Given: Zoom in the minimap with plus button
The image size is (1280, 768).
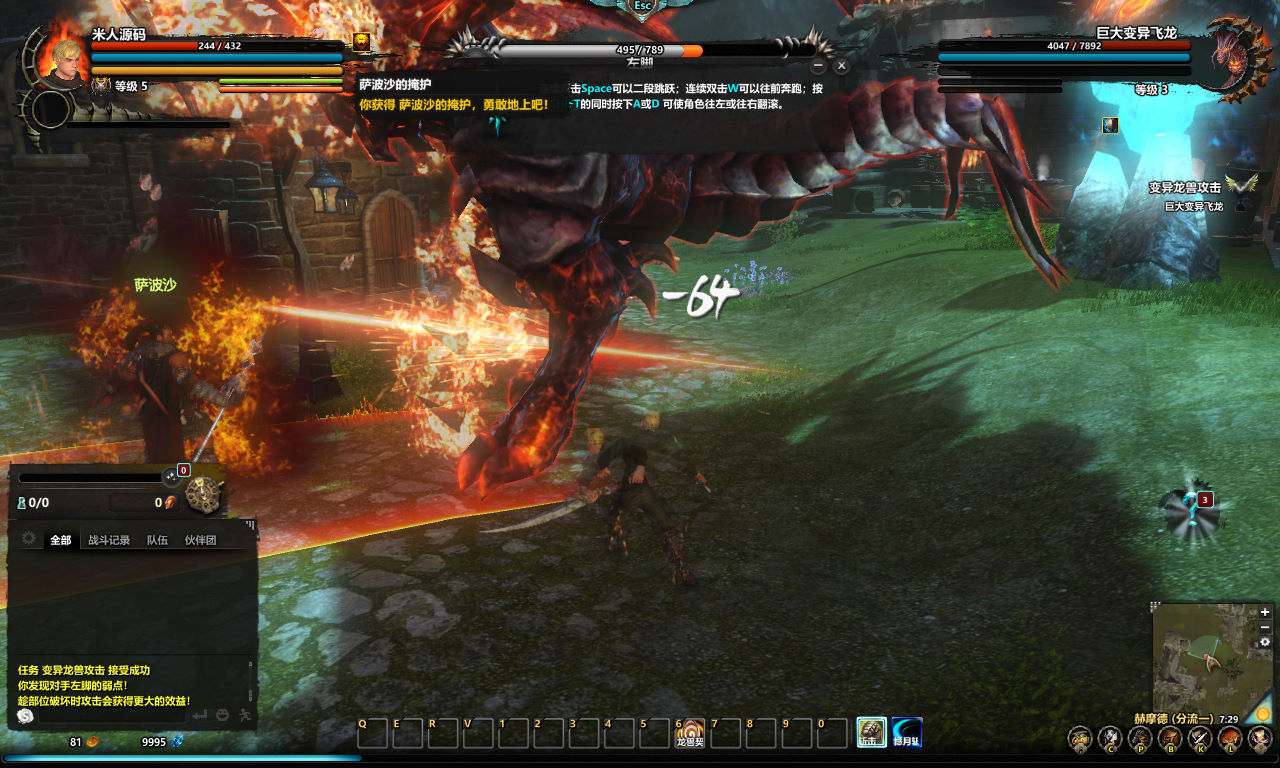Looking at the screenshot, I should tap(1265, 612).
